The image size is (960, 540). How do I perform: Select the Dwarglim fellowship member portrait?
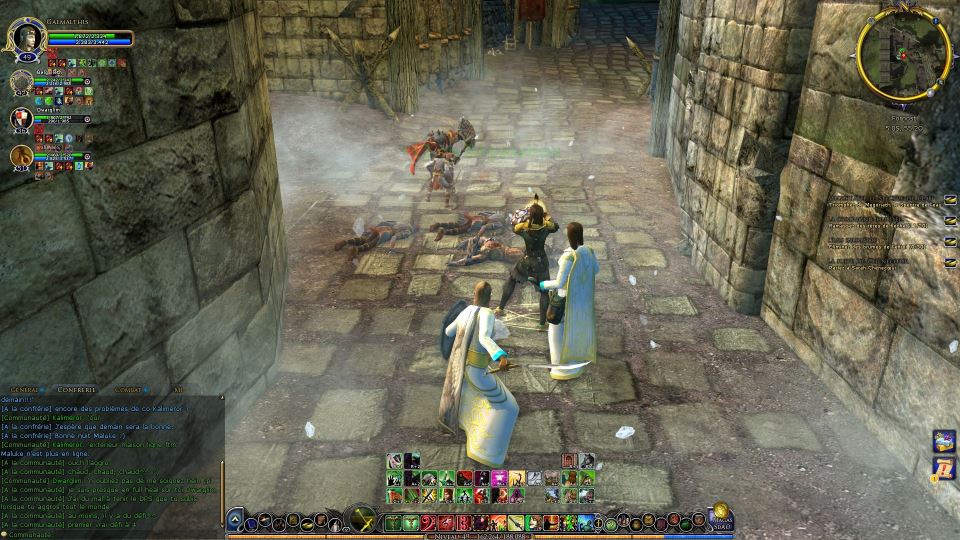click(22, 119)
